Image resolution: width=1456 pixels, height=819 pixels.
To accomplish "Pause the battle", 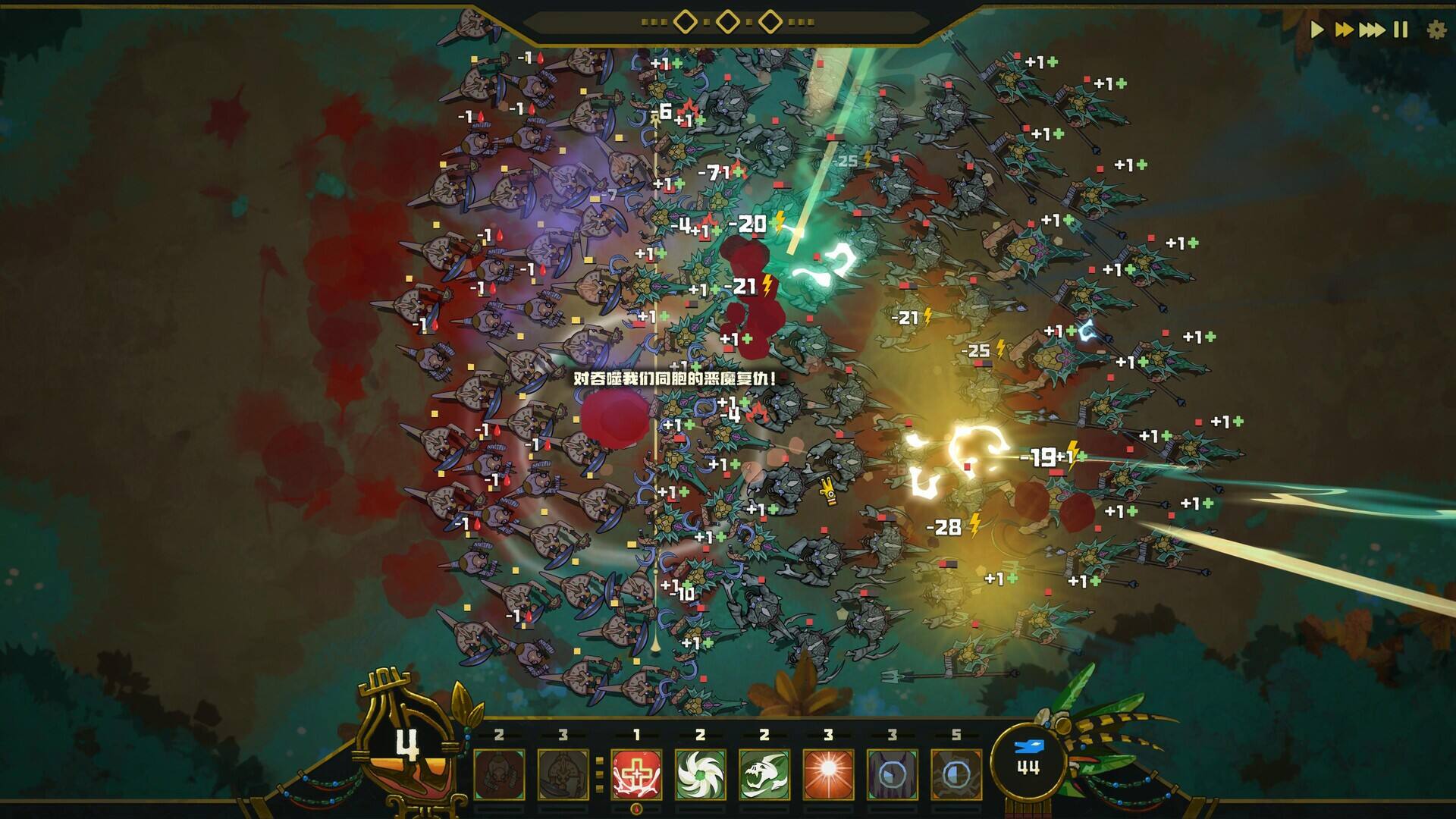I will 1401,30.
